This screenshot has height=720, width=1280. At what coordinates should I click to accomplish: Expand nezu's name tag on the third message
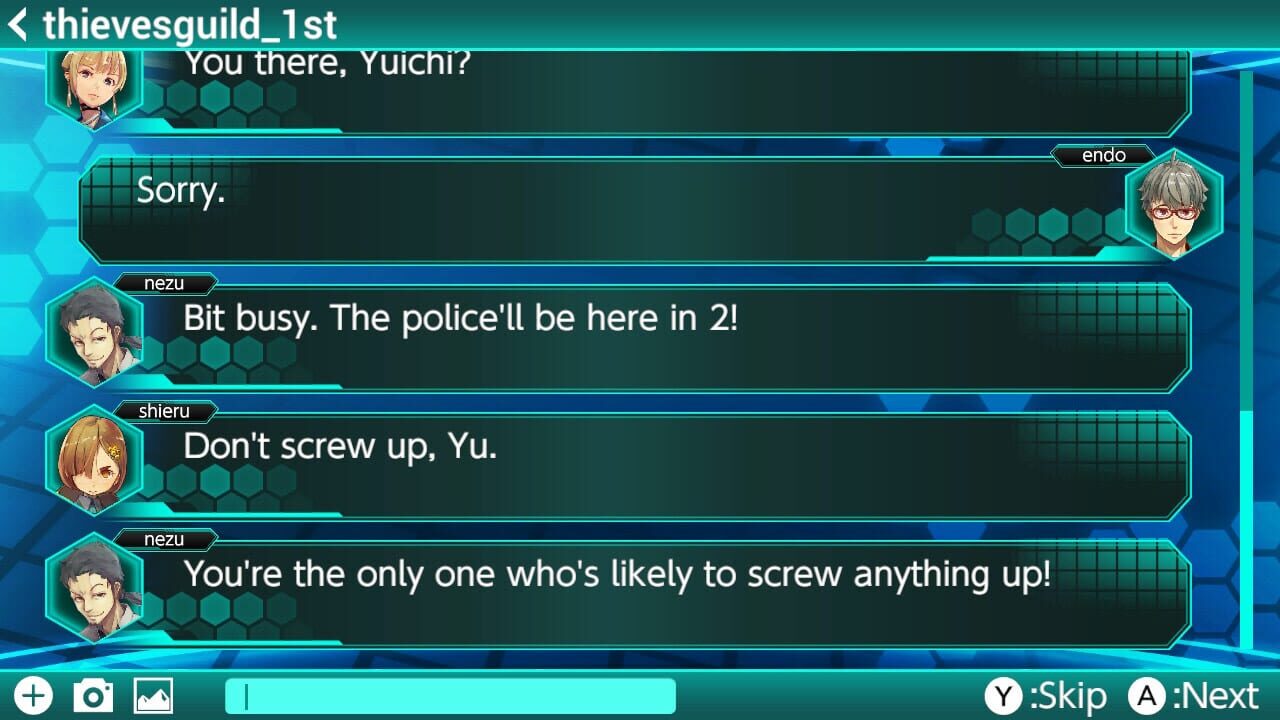(x=162, y=283)
